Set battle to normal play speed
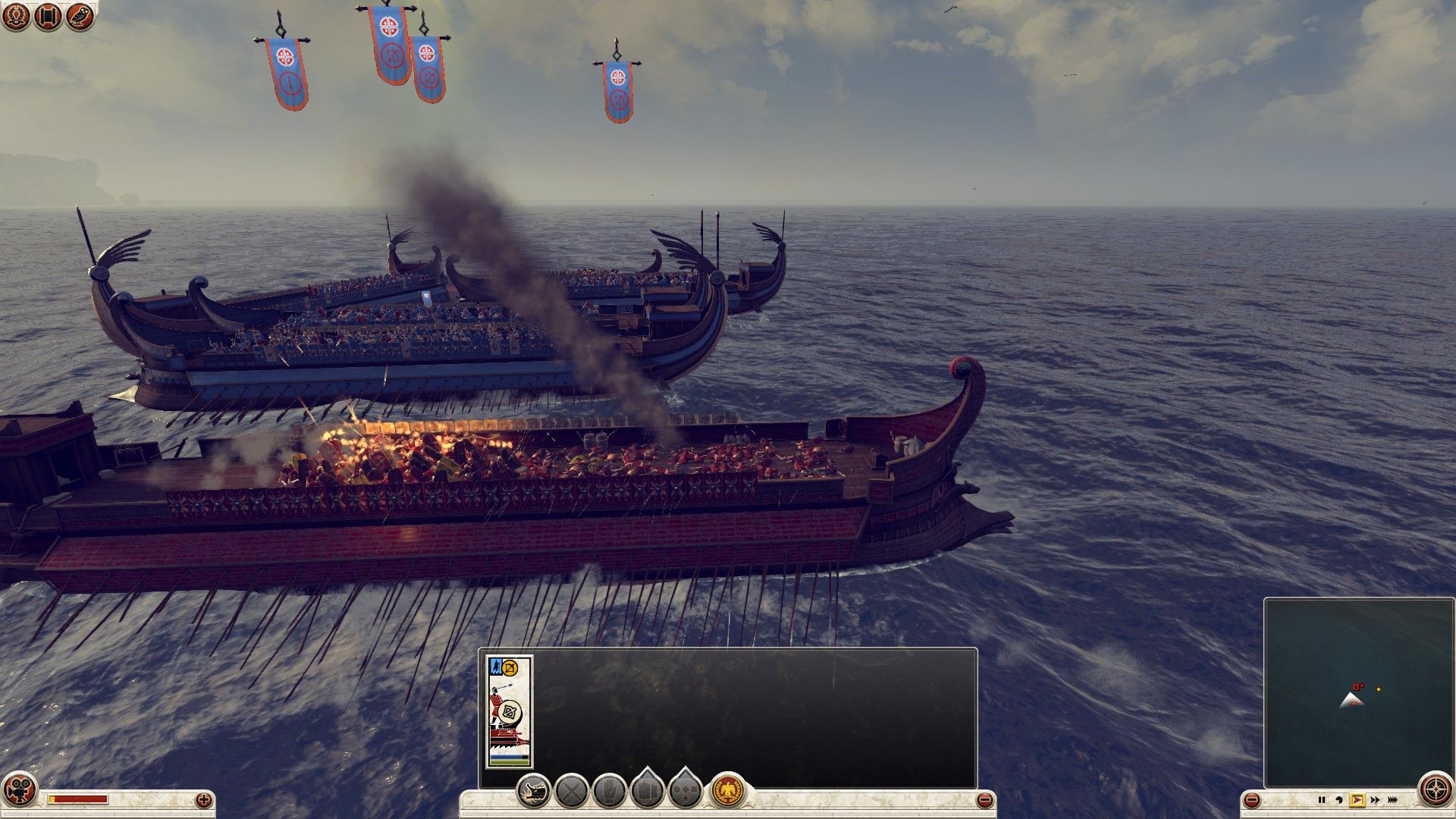 [x=1357, y=800]
